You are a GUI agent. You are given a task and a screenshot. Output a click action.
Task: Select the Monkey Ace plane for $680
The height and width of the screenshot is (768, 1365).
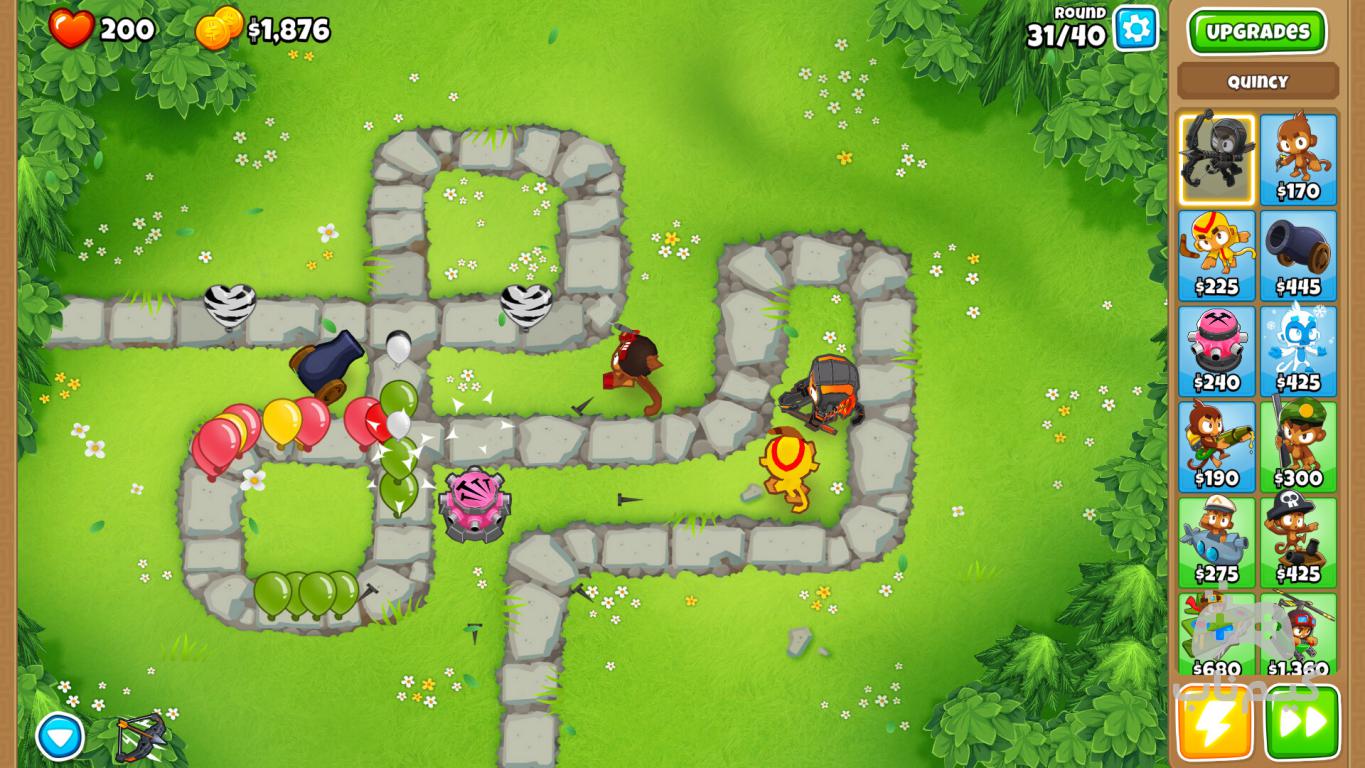click(x=1216, y=636)
